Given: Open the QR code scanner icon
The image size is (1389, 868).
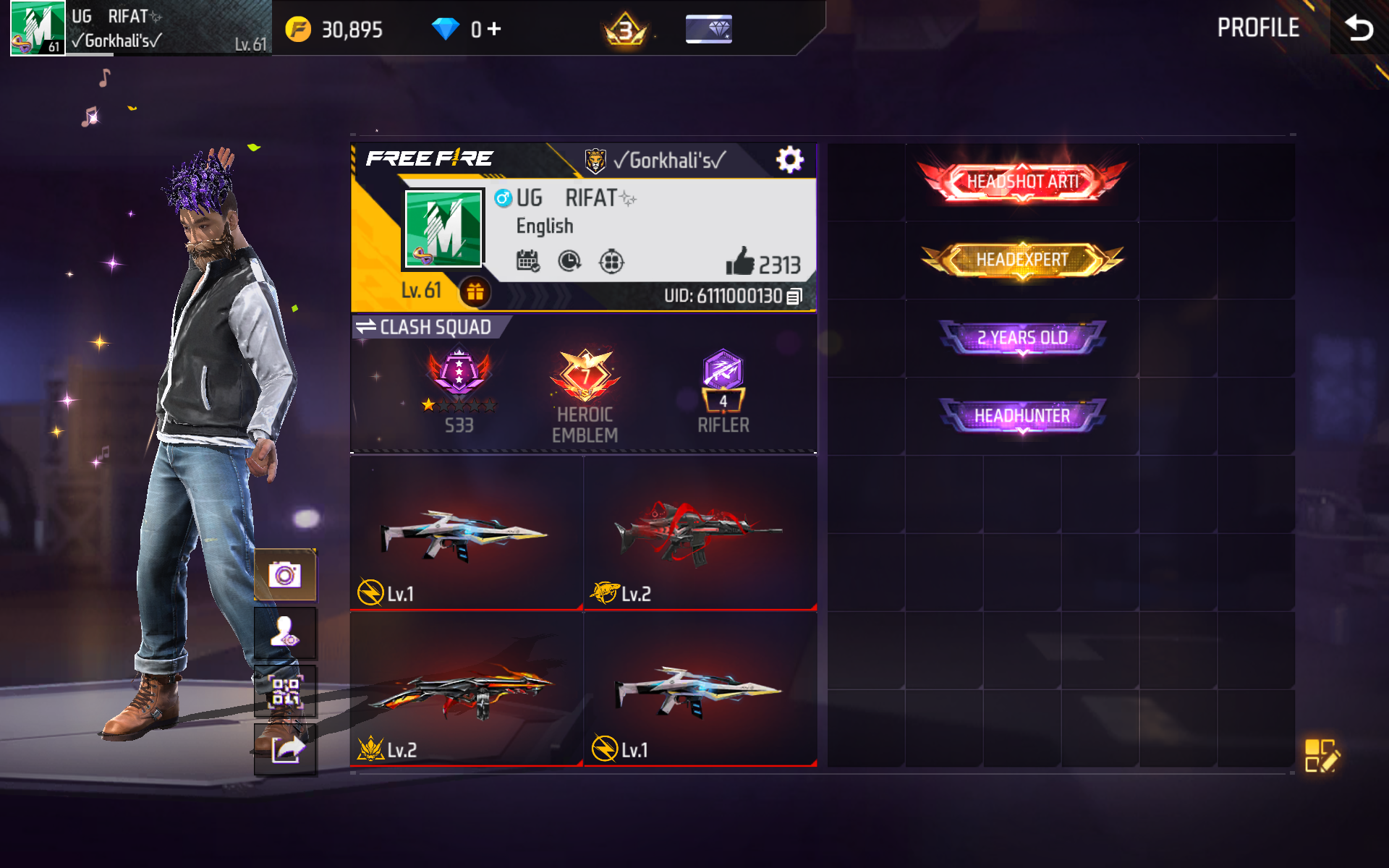Looking at the screenshot, I should pos(285,691).
